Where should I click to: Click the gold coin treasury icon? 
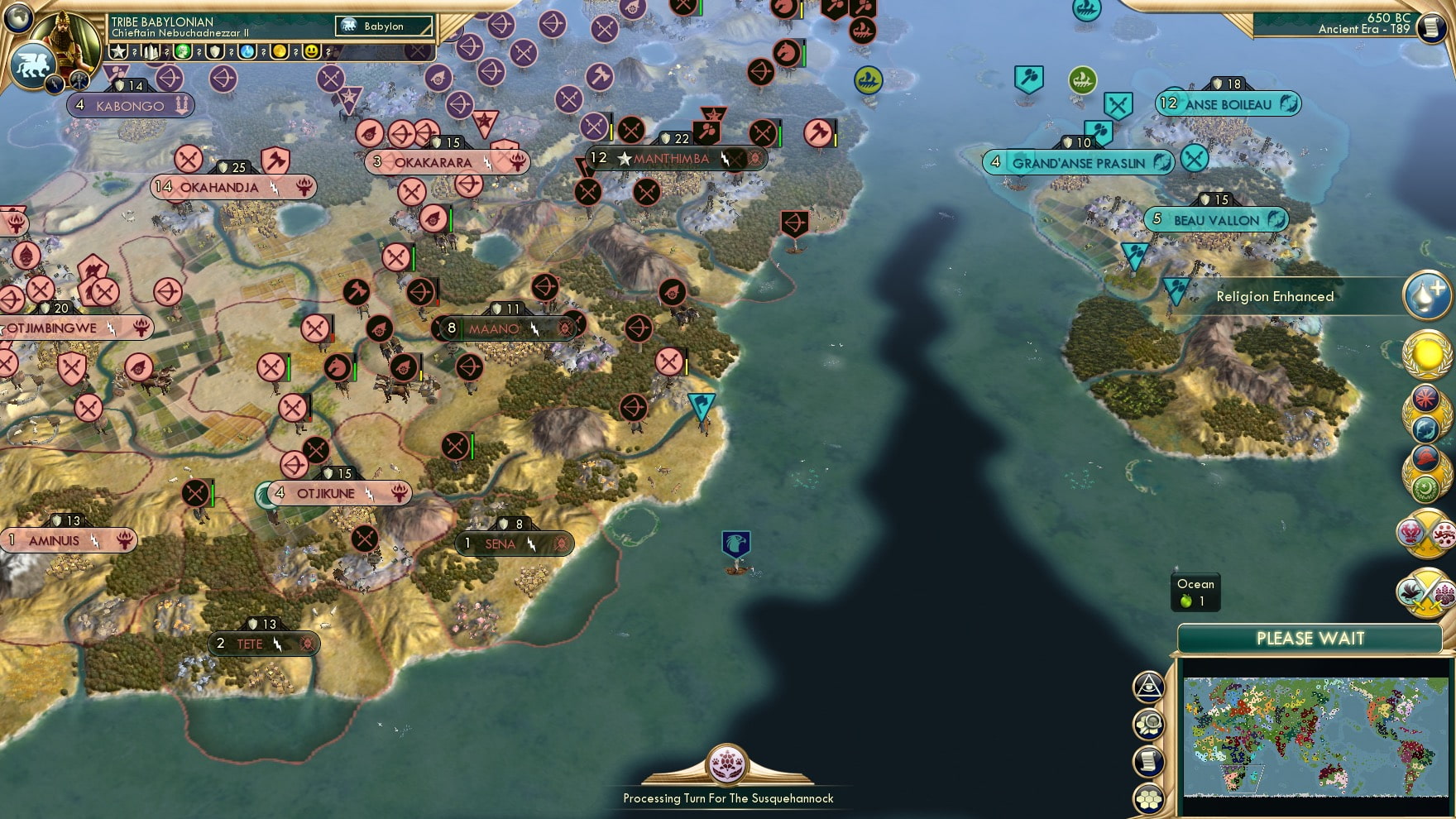coord(281,50)
